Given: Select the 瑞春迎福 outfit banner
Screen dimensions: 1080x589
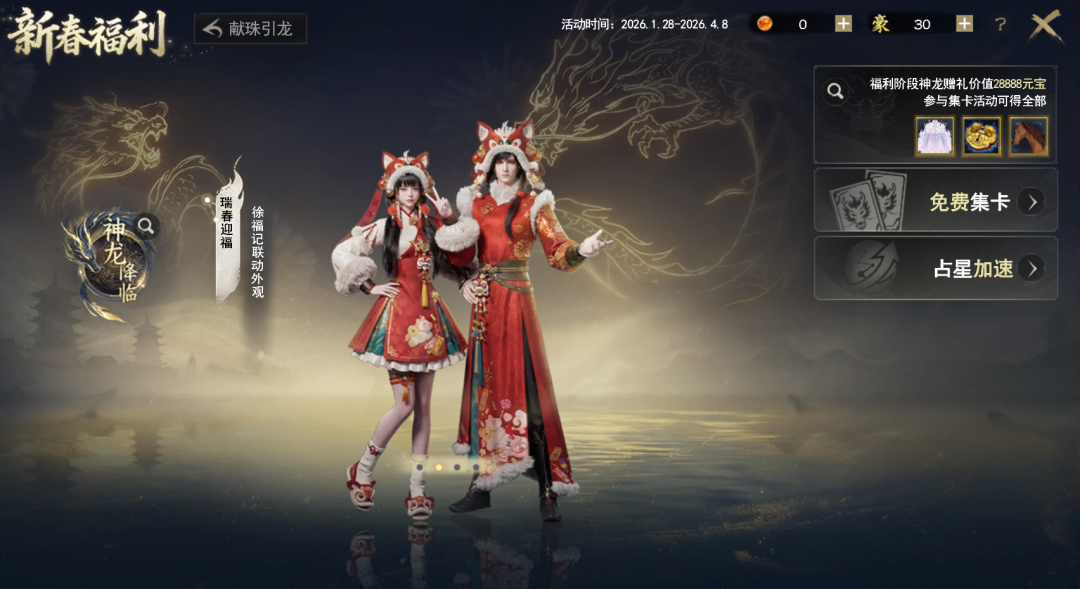Looking at the screenshot, I should coord(228,226).
